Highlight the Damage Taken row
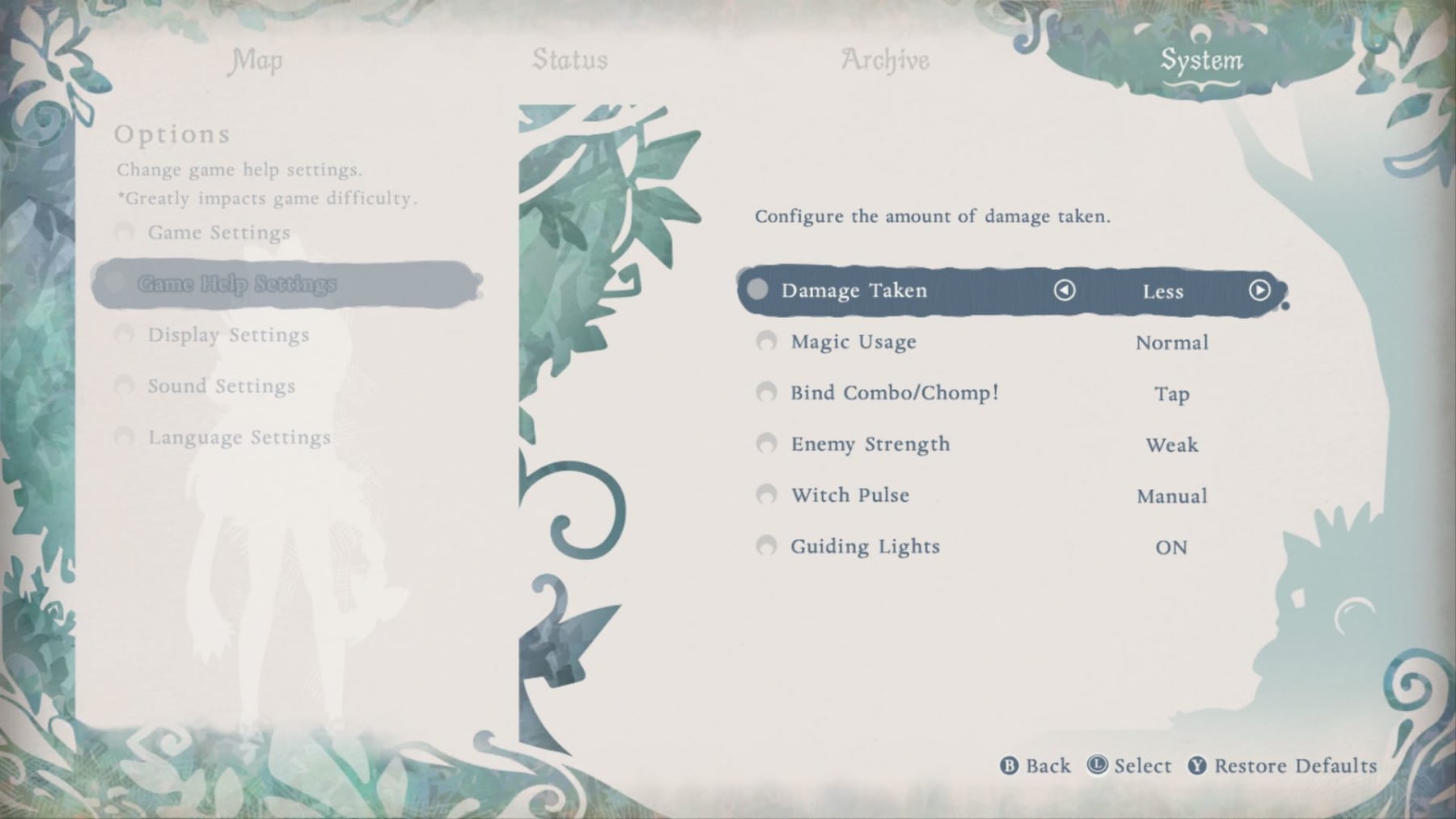1456x819 pixels. [x=854, y=290]
